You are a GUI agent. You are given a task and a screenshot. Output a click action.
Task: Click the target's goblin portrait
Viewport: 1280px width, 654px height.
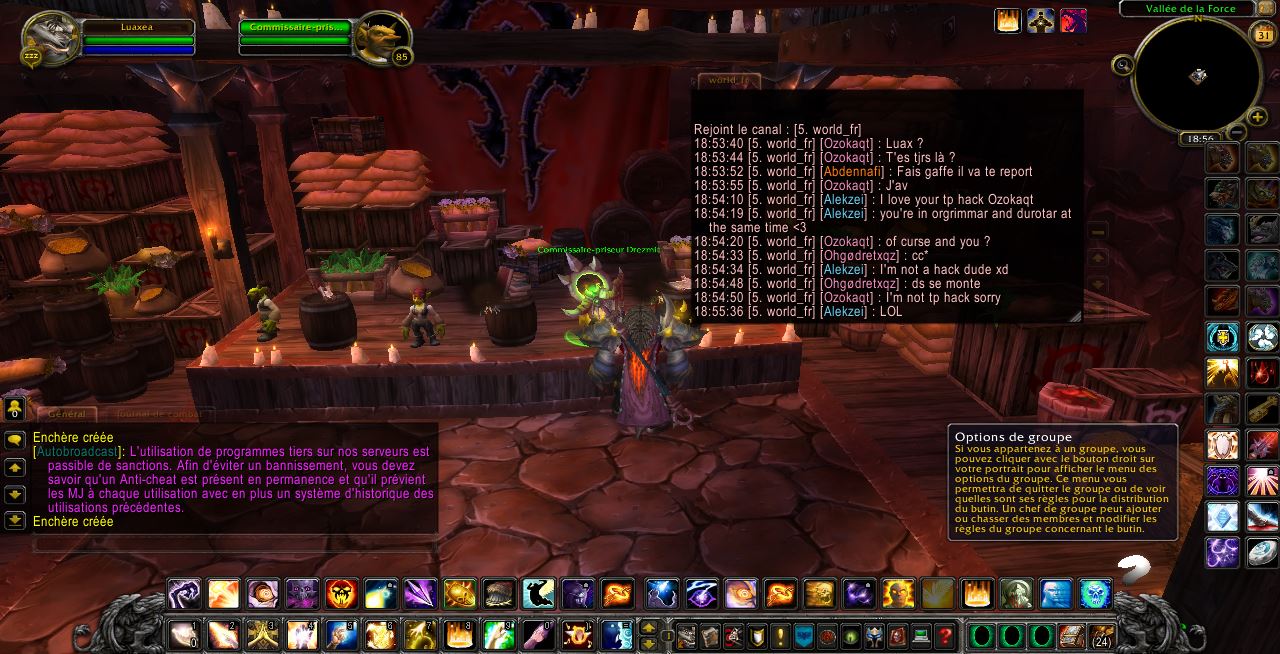383,38
